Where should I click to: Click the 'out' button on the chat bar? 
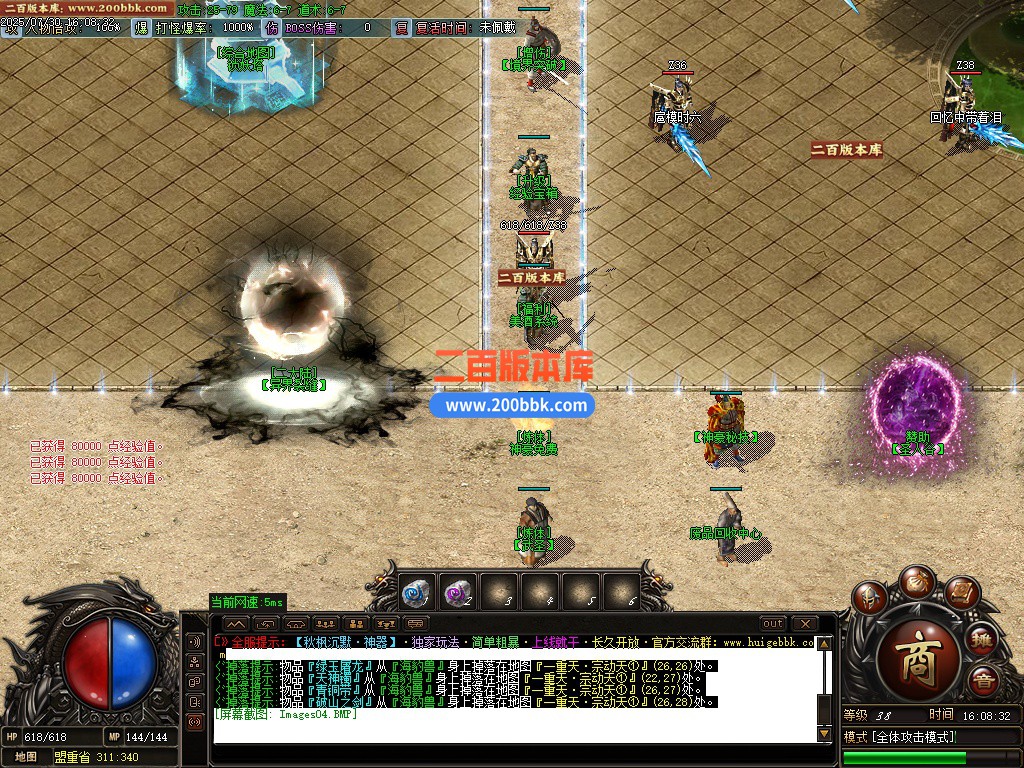point(773,624)
